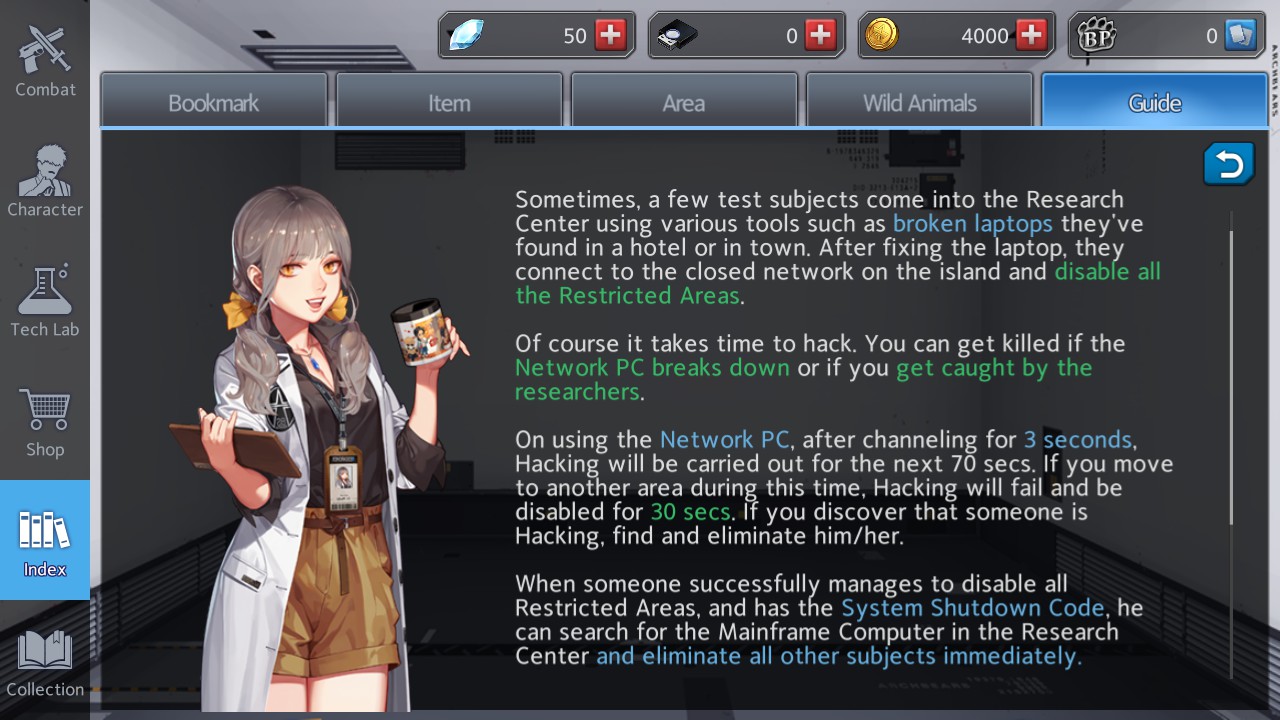Open the Area tab
The height and width of the screenshot is (720, 1280).
coord(684,100)
